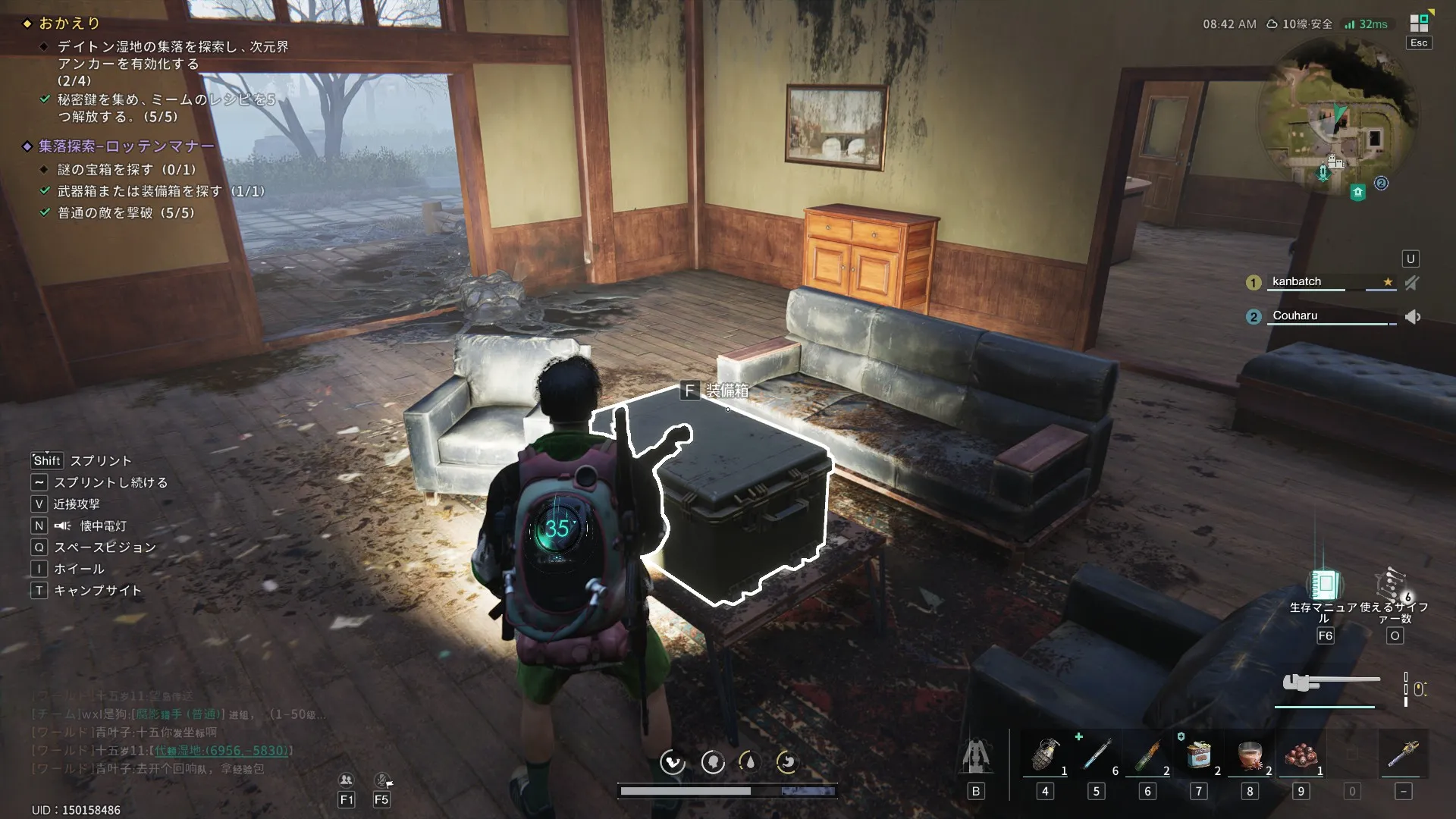Open the survival manual icon
Image resolution: width=1456 pixels, height=819 pixels.
click(1324, 585)
